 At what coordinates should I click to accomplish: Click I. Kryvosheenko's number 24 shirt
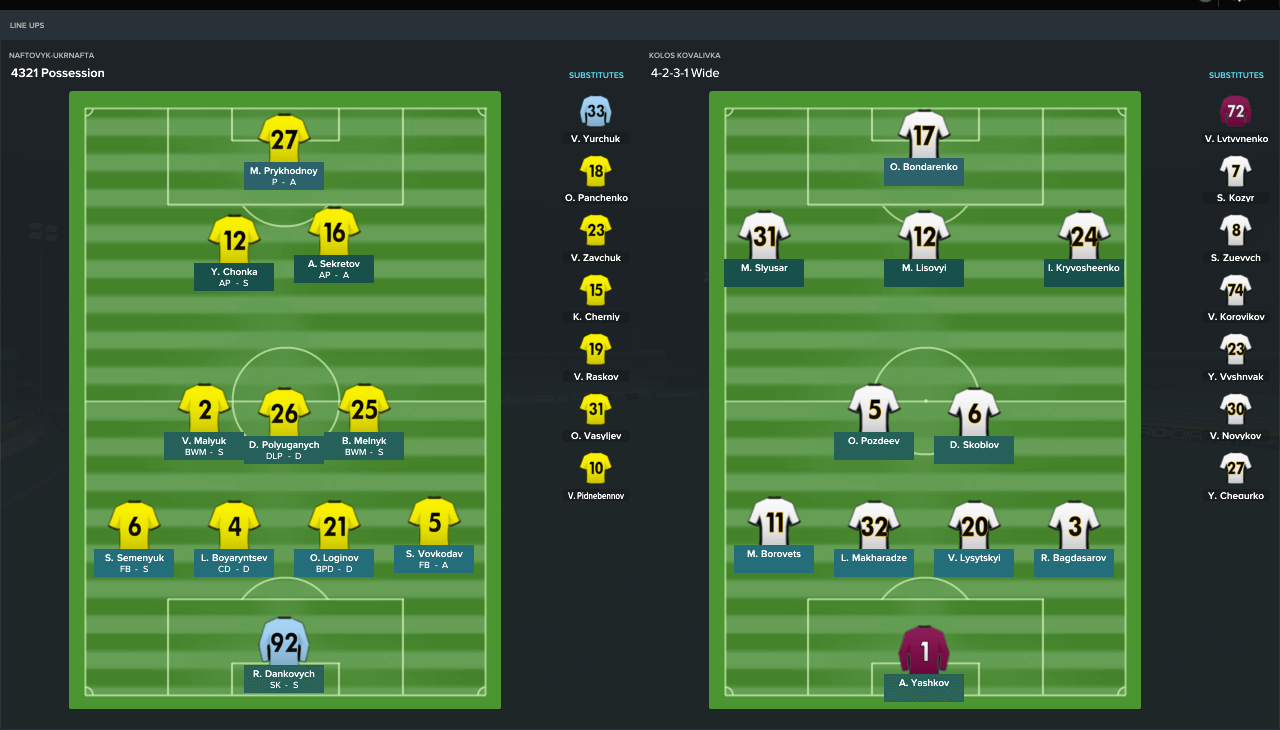click(1084, 236)
